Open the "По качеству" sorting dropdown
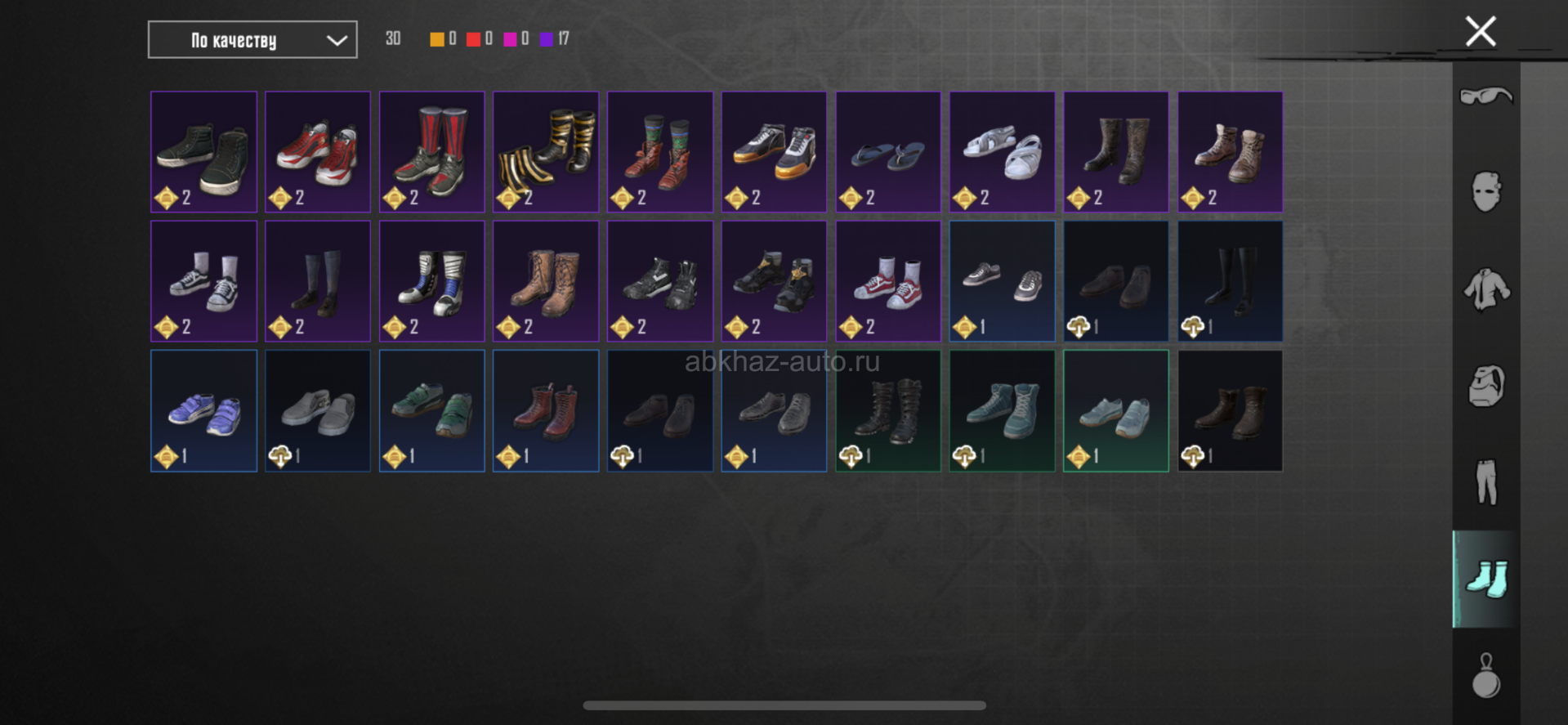 tap(252, 40)
